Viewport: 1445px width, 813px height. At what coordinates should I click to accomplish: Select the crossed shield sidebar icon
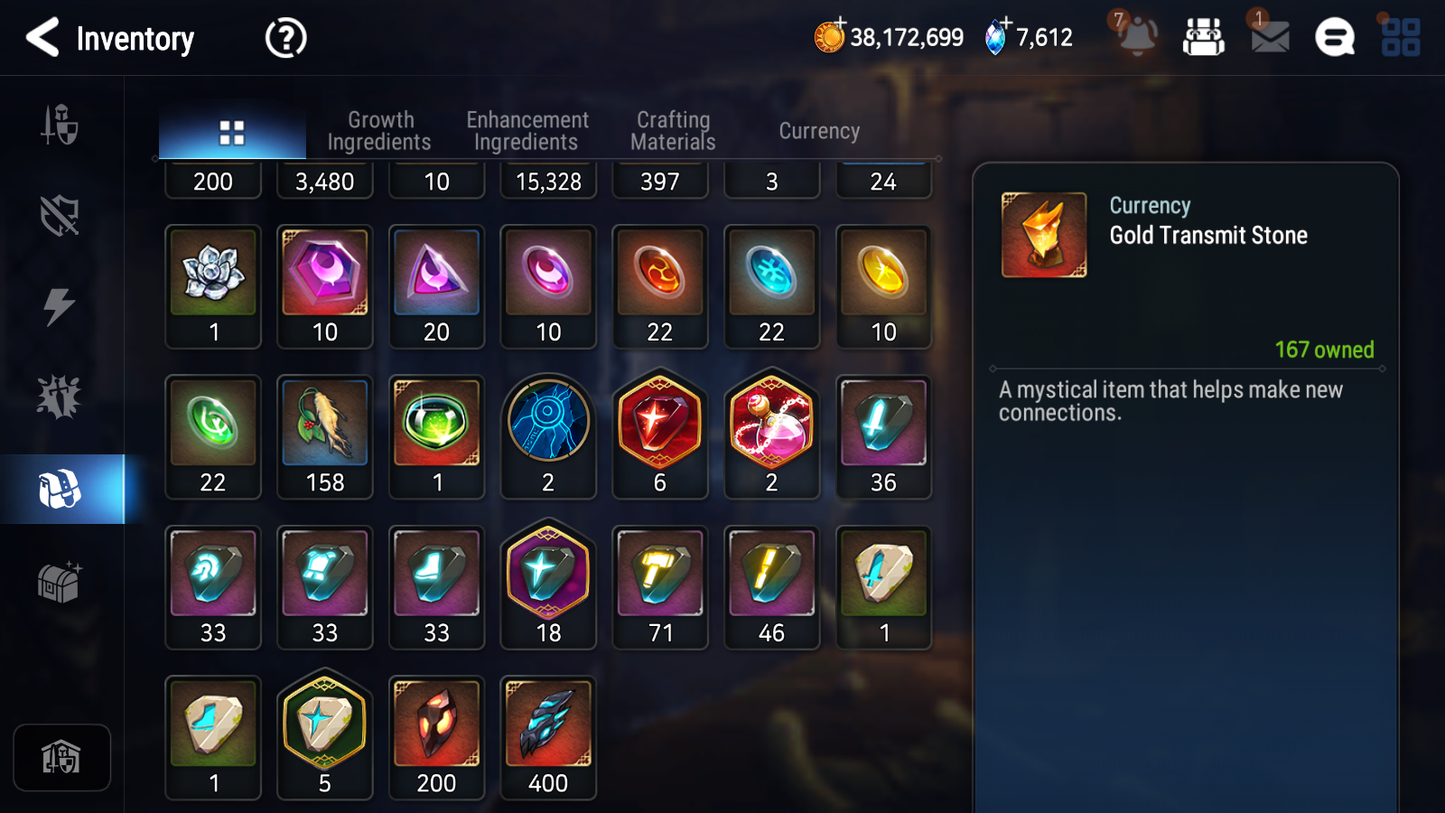point(61,215)
